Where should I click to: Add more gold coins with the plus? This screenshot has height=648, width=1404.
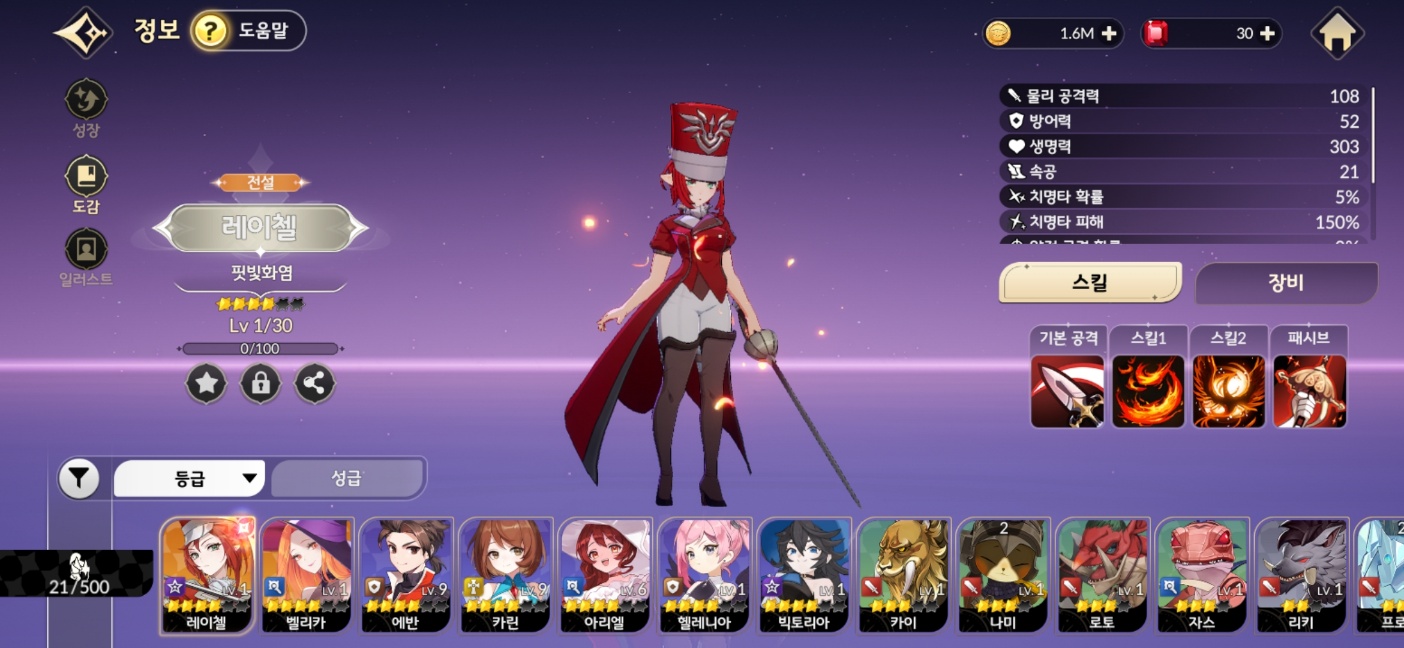tap(1109, 34)
